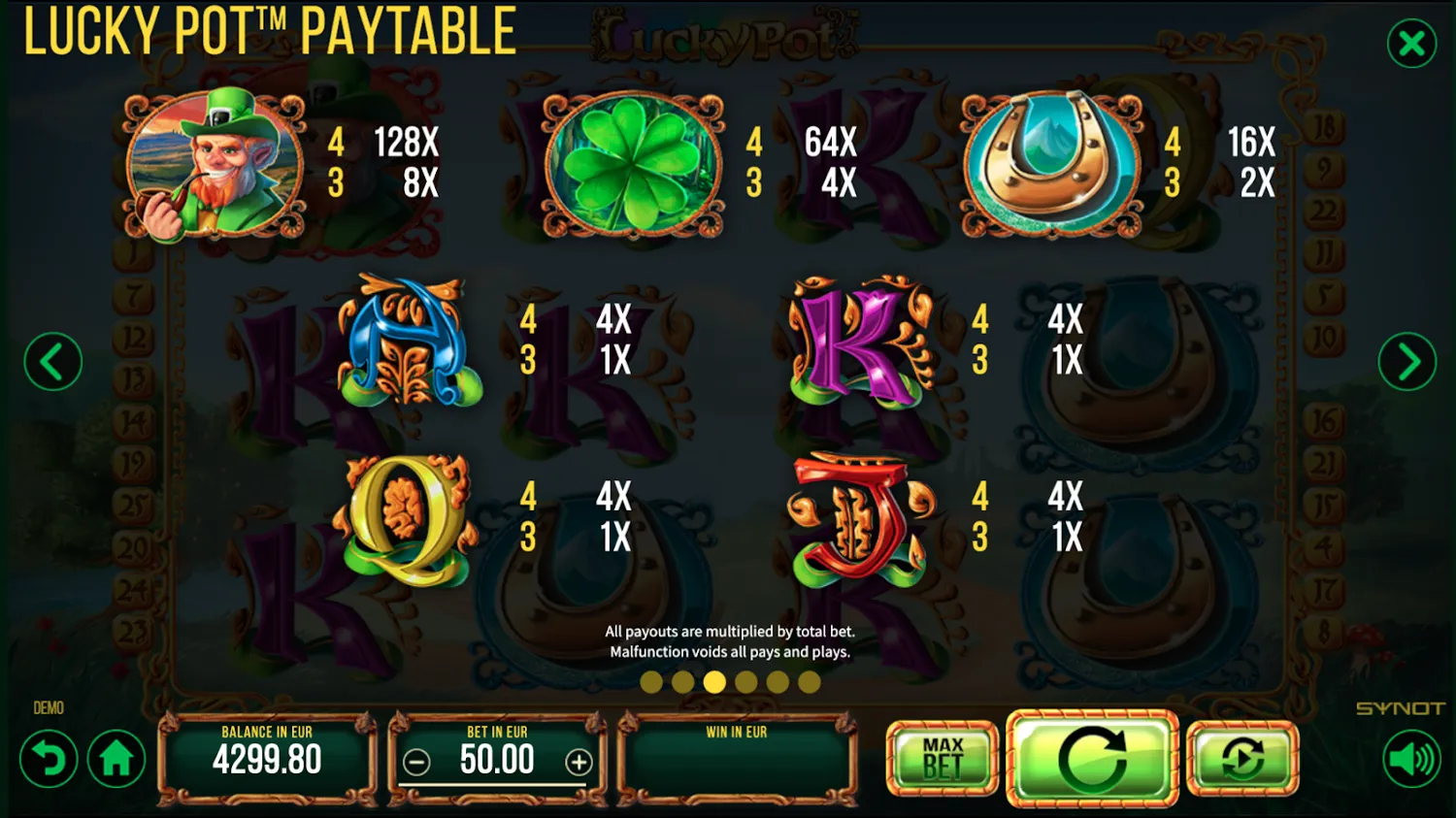Select the four-leaf clover symbol

(632, 165)
